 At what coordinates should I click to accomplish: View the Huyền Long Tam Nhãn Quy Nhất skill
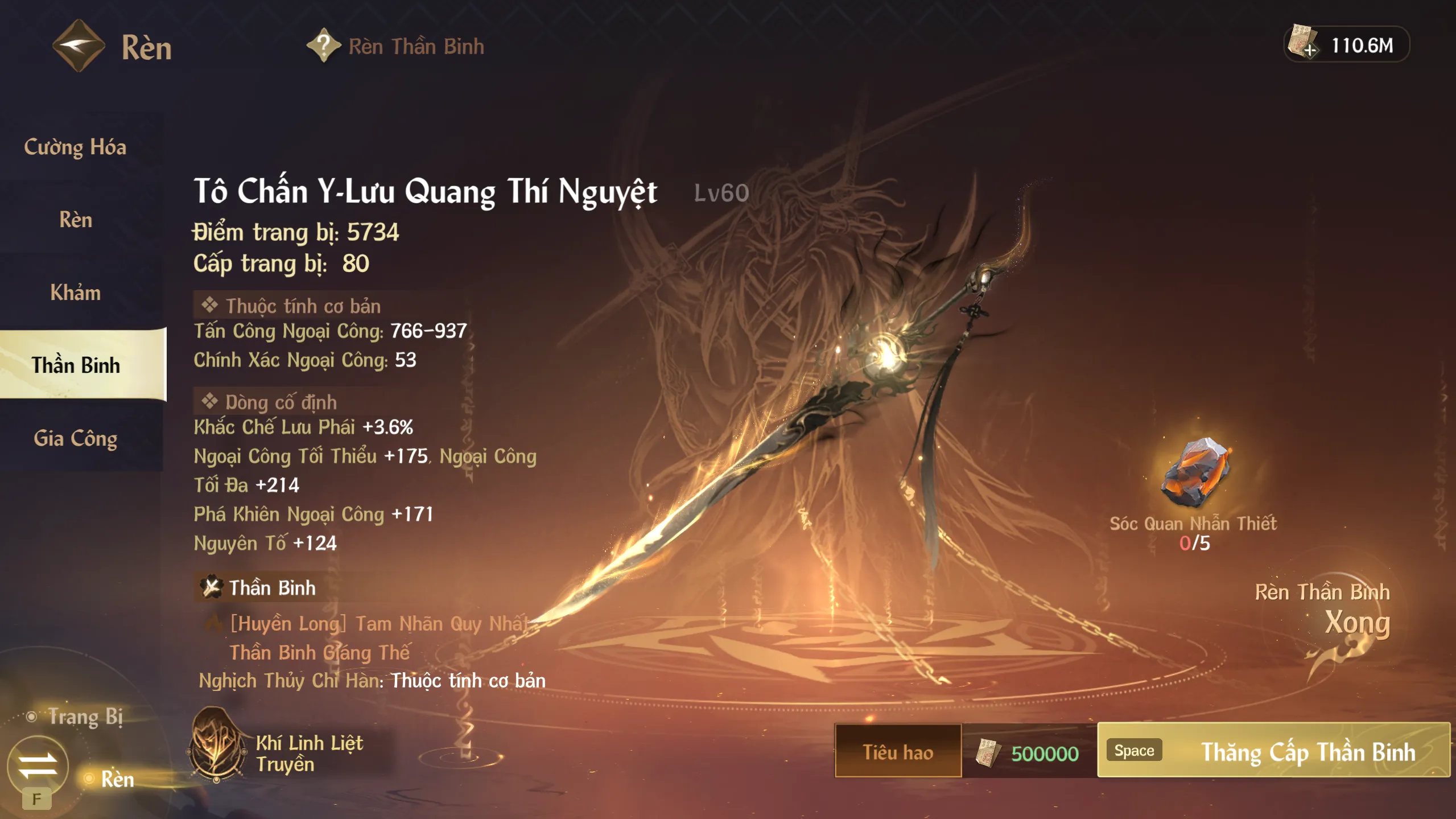click(x=378, y=624)
